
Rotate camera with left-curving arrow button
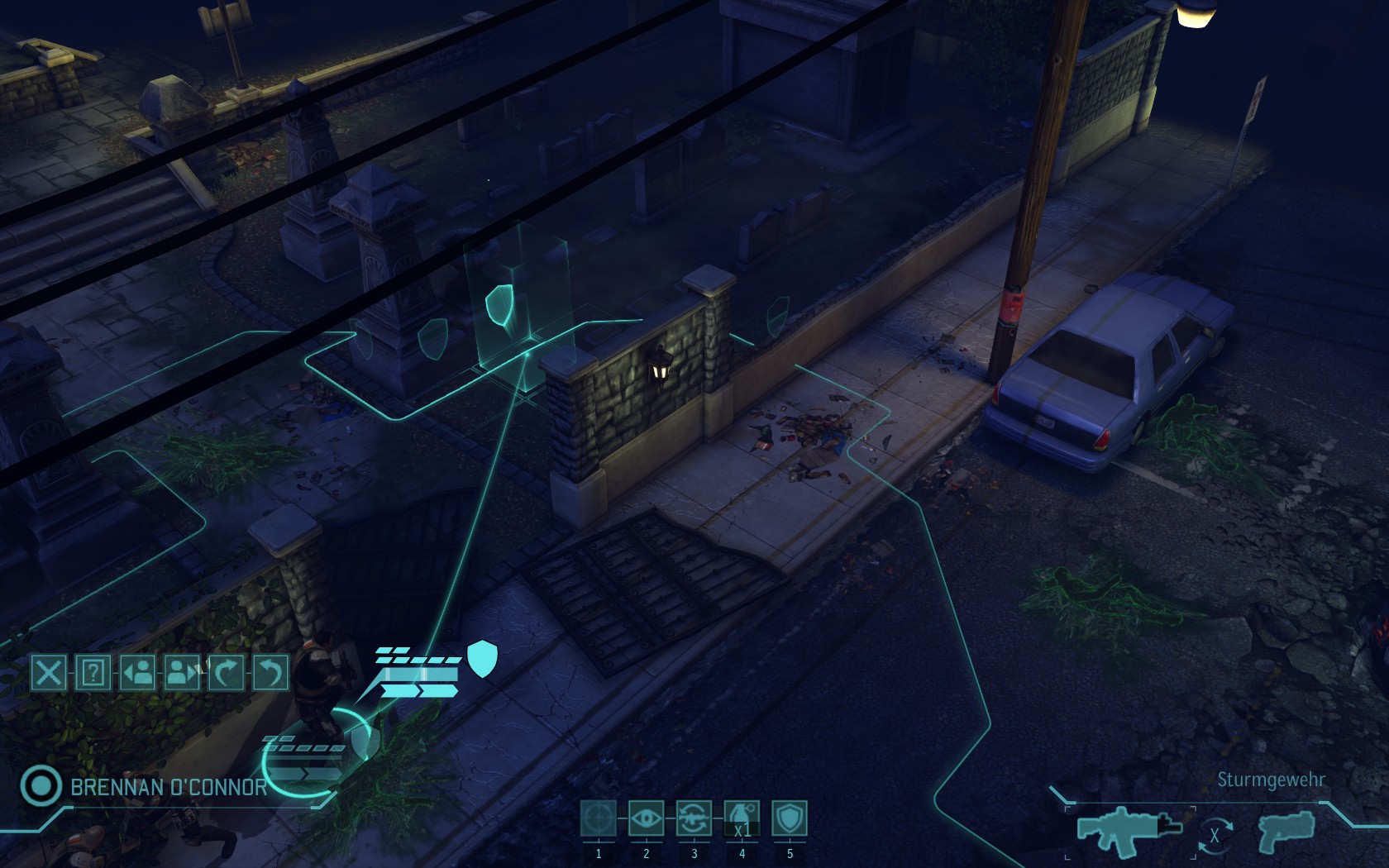pyautogui.click(x=270, y=673)
